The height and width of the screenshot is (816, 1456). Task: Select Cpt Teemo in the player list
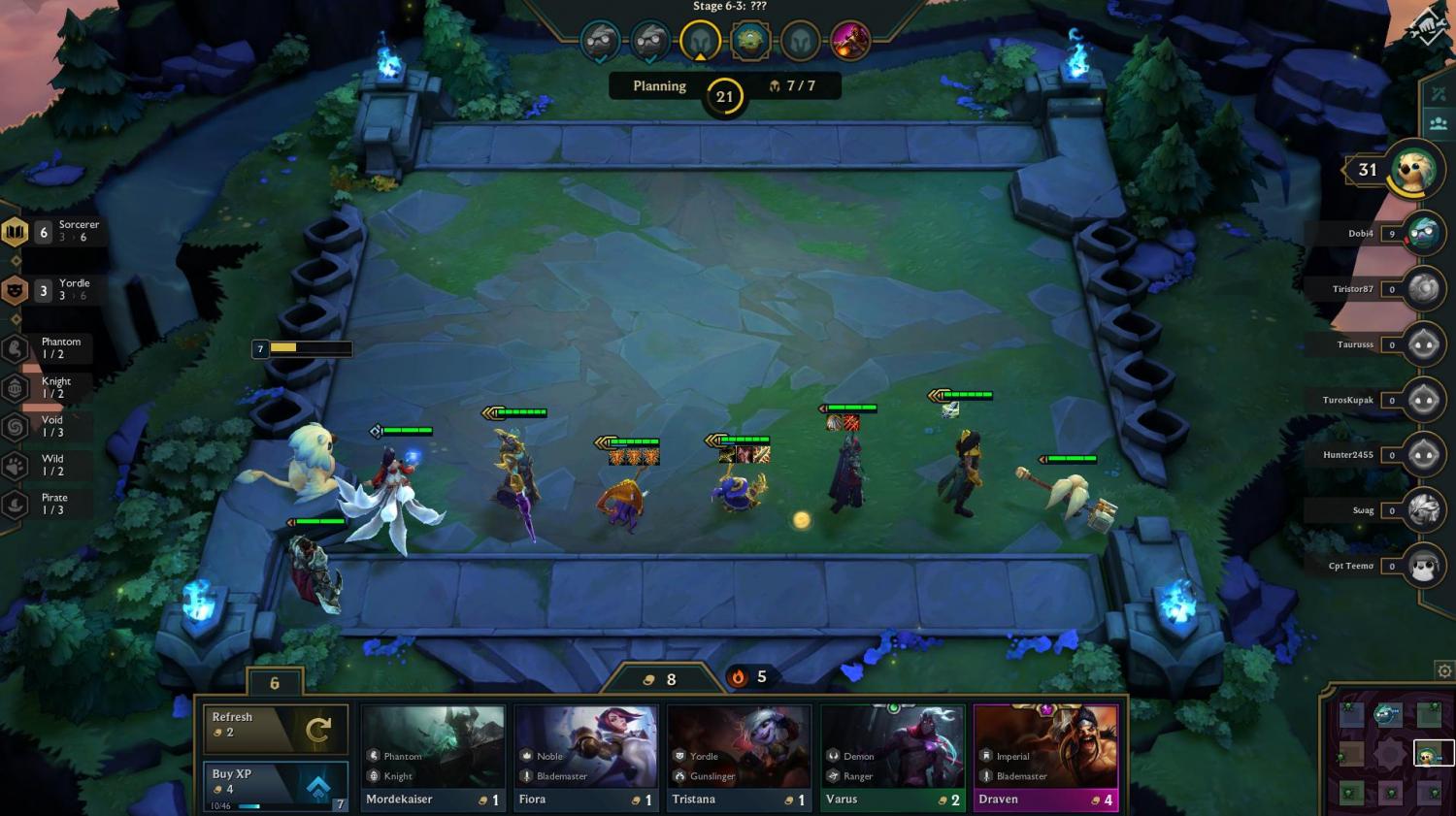coord(1423,566)
